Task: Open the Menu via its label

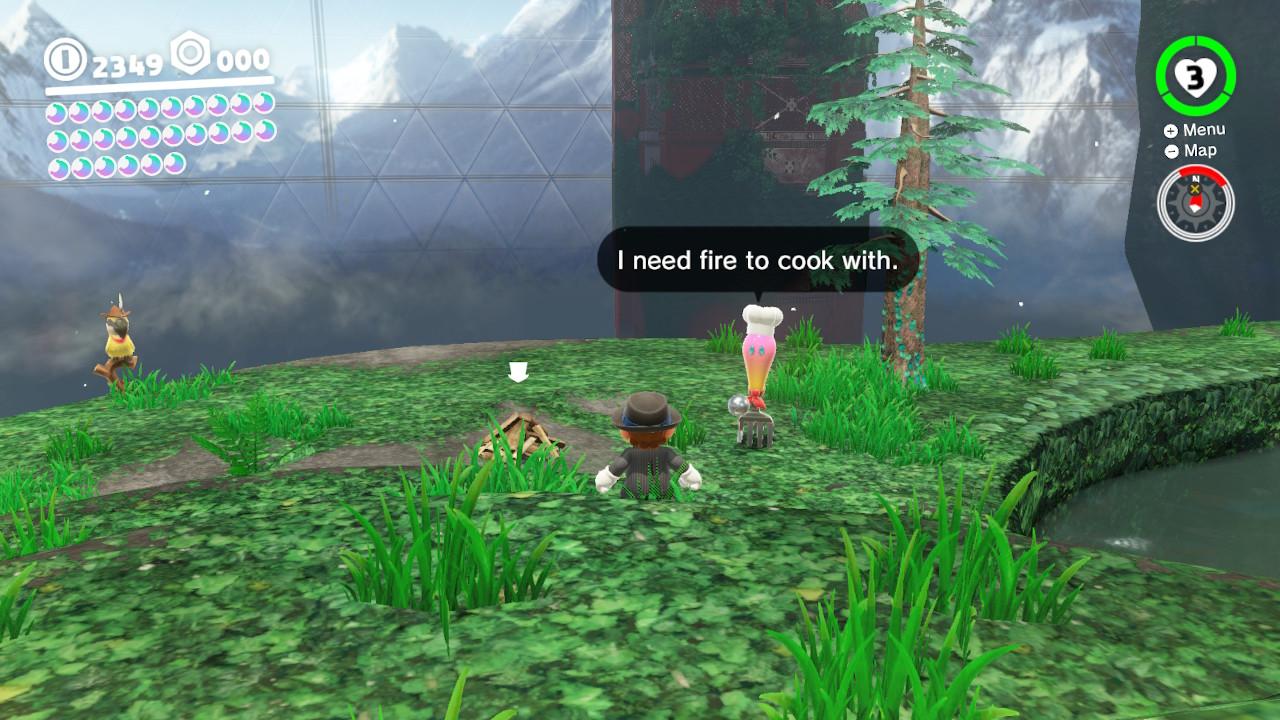Action: tap(1207, 129)
